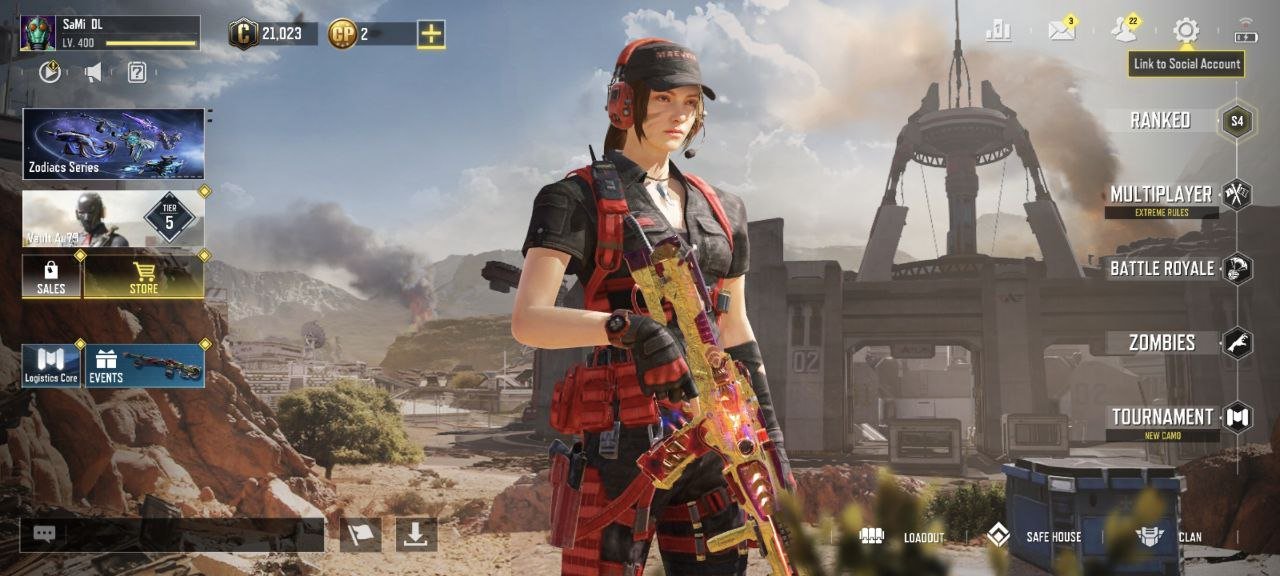Open the Loadout screen

click(x=902, y=537)
